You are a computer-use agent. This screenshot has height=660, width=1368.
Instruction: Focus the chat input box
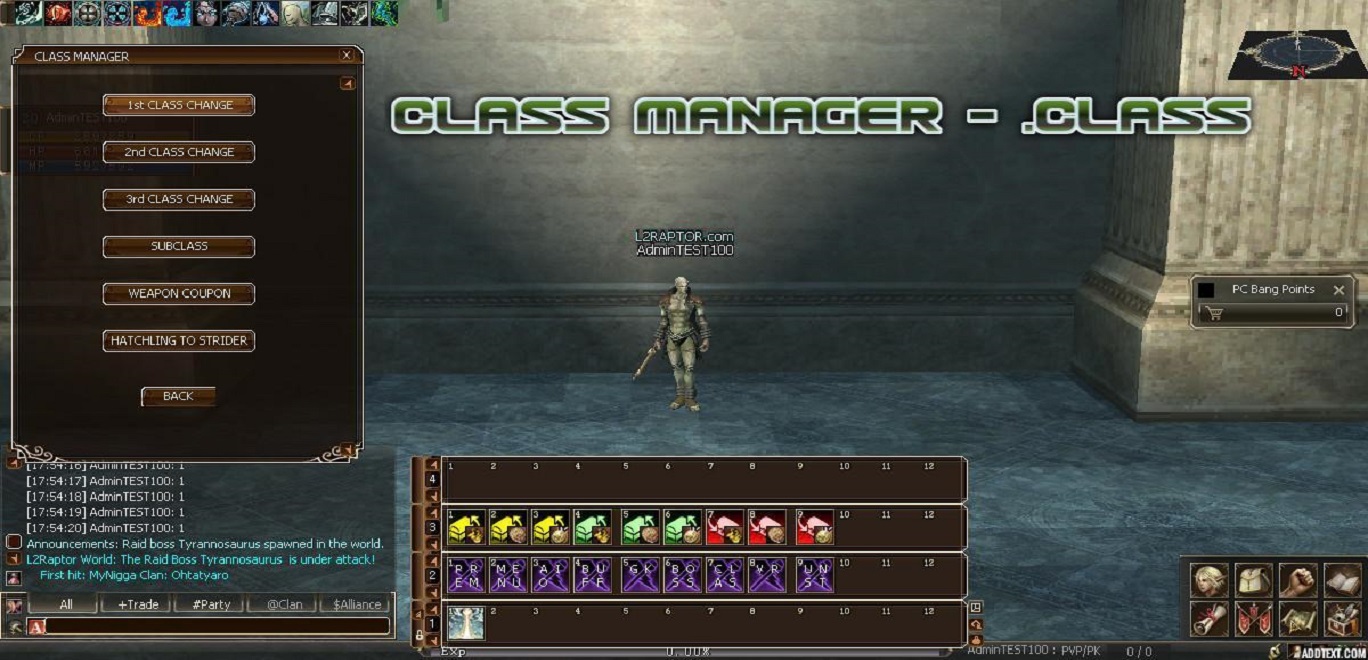215,626
